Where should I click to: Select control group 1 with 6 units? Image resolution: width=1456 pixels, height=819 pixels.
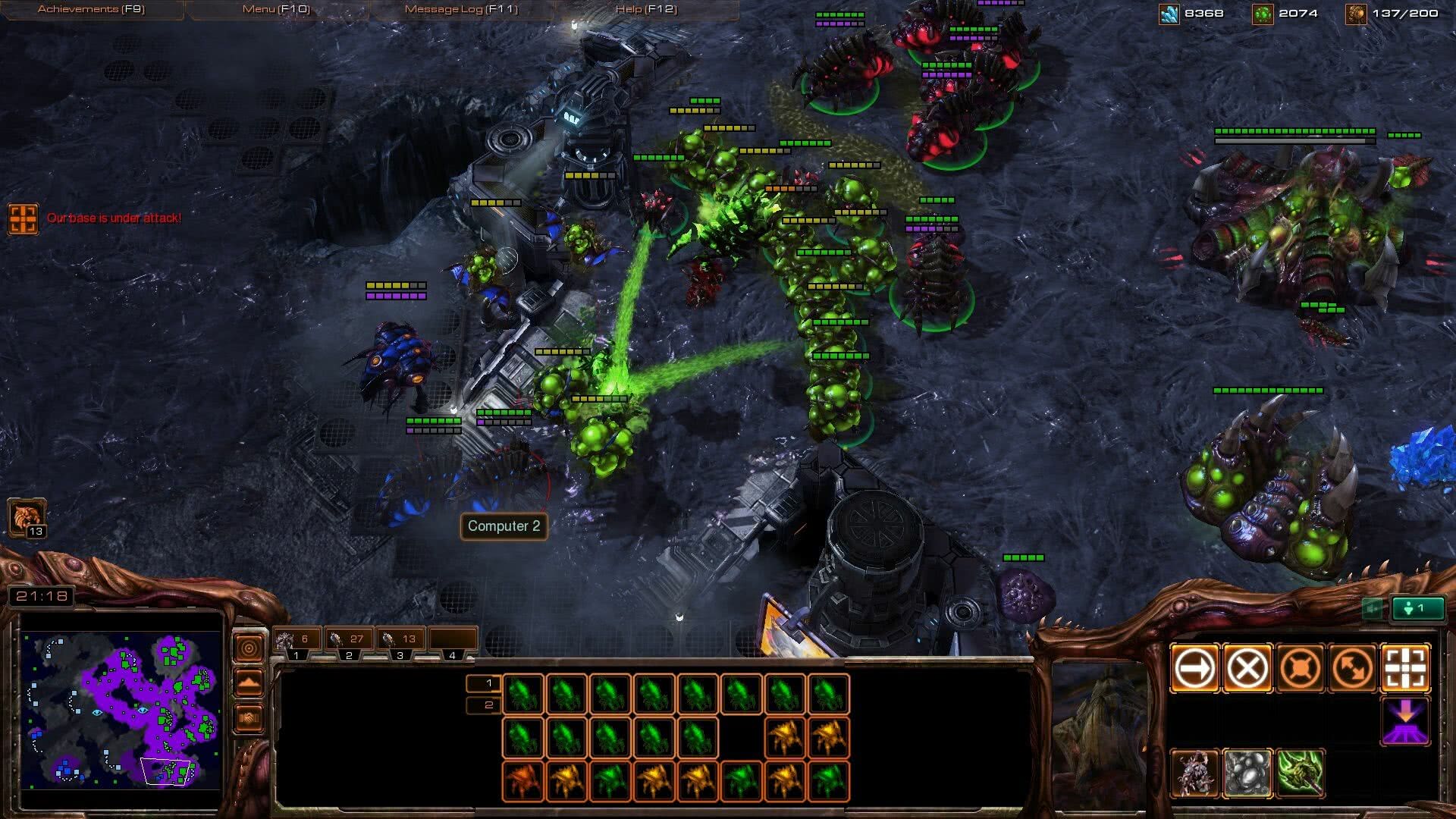click(297, 640)
